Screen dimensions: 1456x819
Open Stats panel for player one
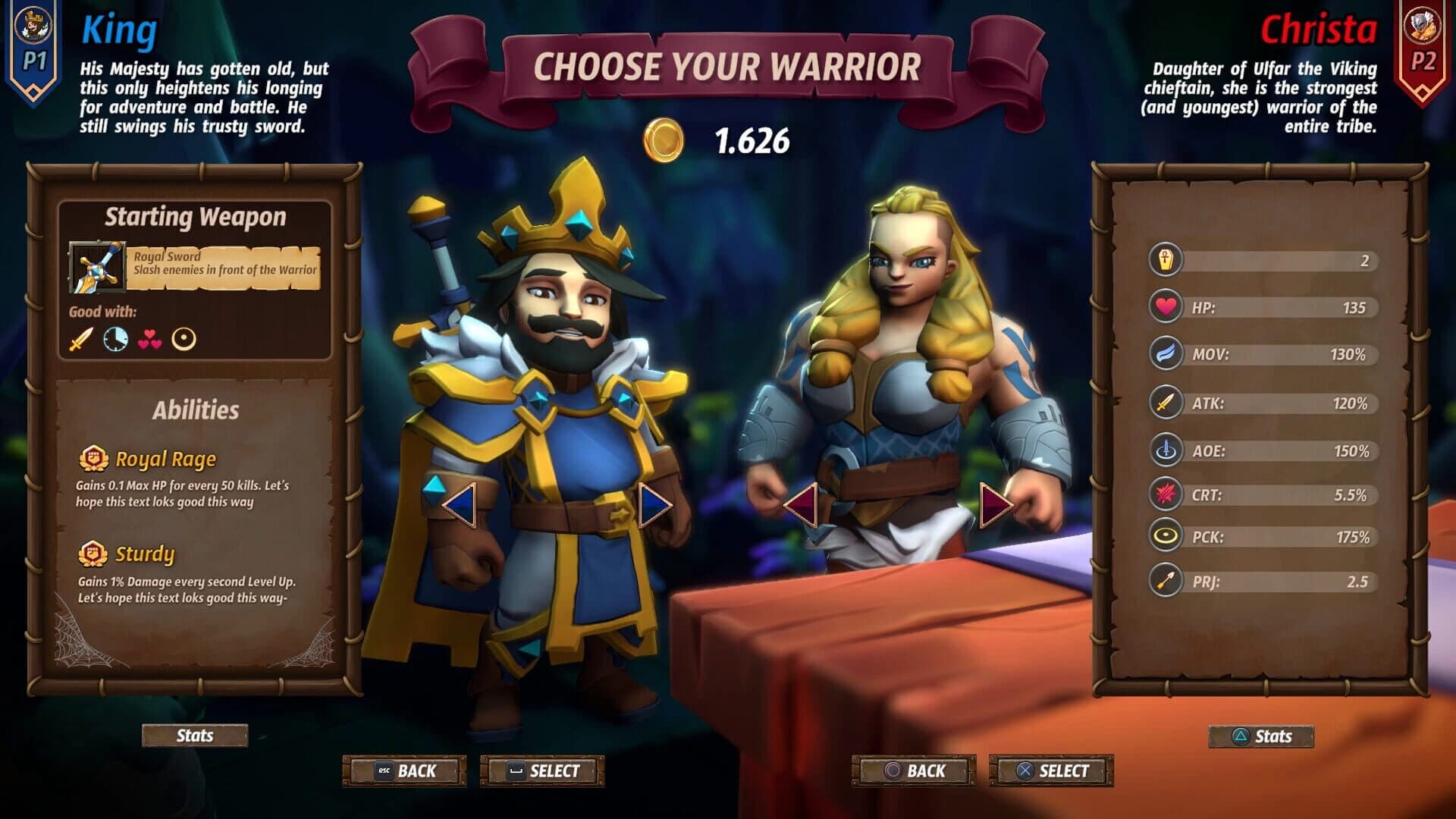coord(193,735)
